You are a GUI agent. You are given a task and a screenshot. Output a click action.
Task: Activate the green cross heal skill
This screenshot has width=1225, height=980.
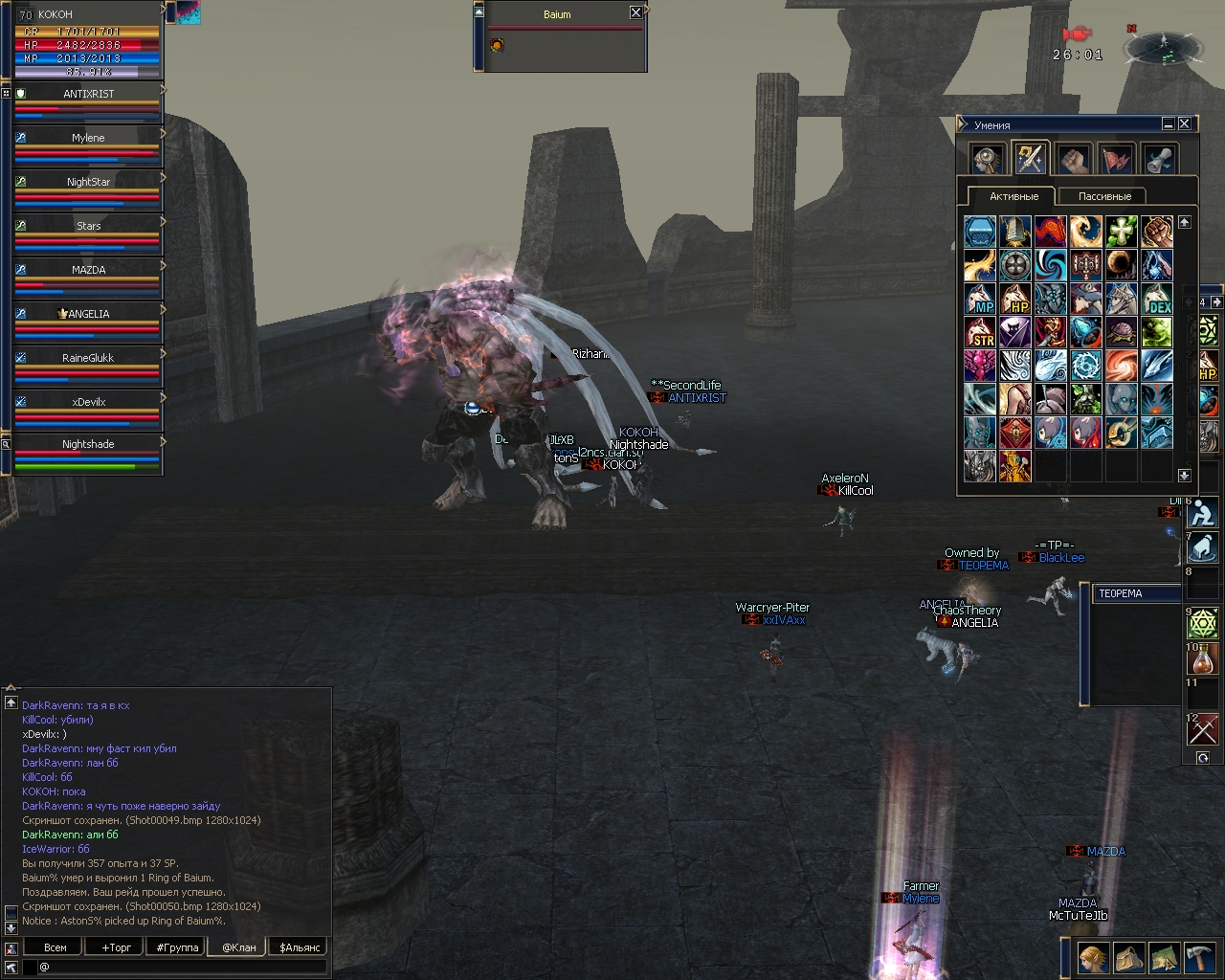[x=1121, y=232]
